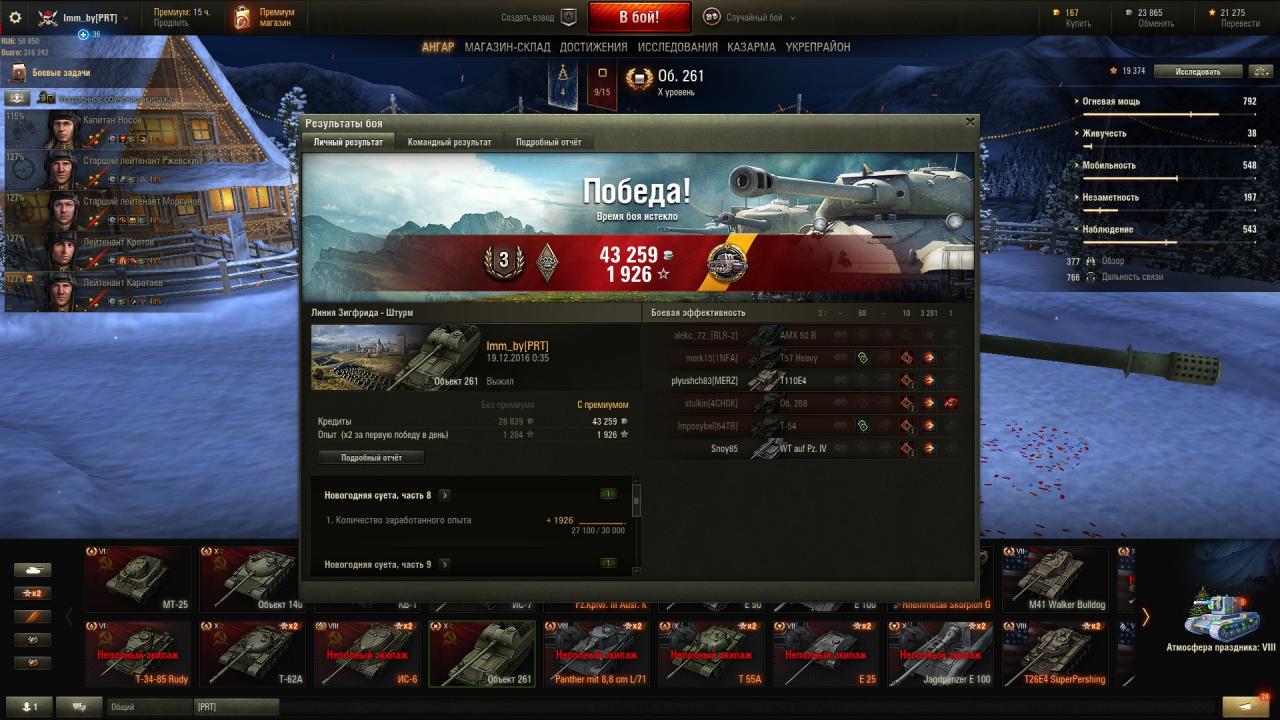Open the Укрепрайон stronghold menu
Image resolution: width=1280 pixels, height=720 pixels.
[x=818, y=47]
